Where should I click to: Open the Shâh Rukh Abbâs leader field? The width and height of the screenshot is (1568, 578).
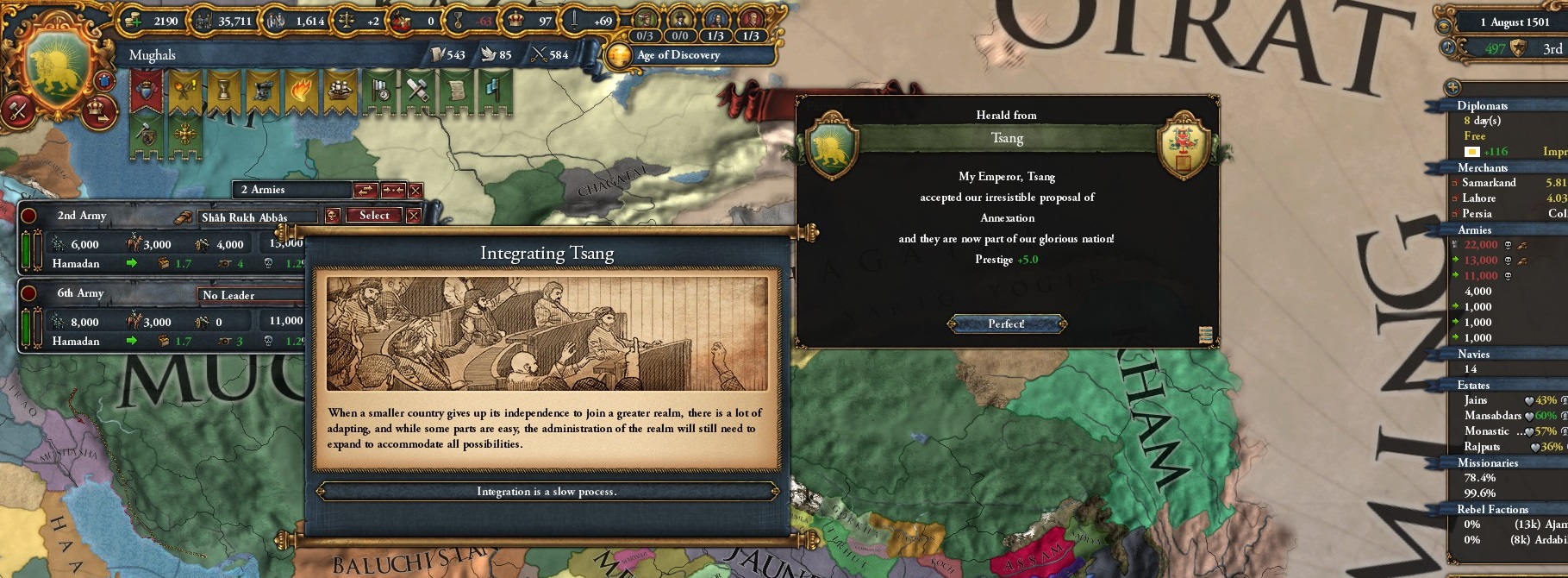(257, 217)
